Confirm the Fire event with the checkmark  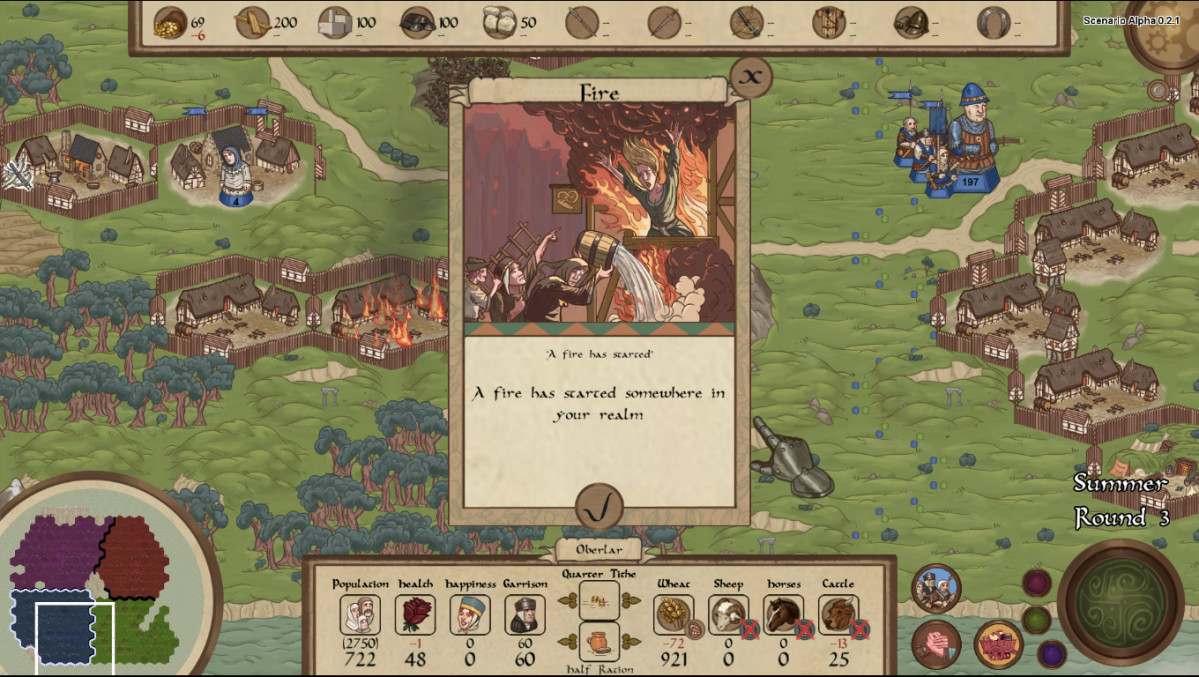coord(600,509)
